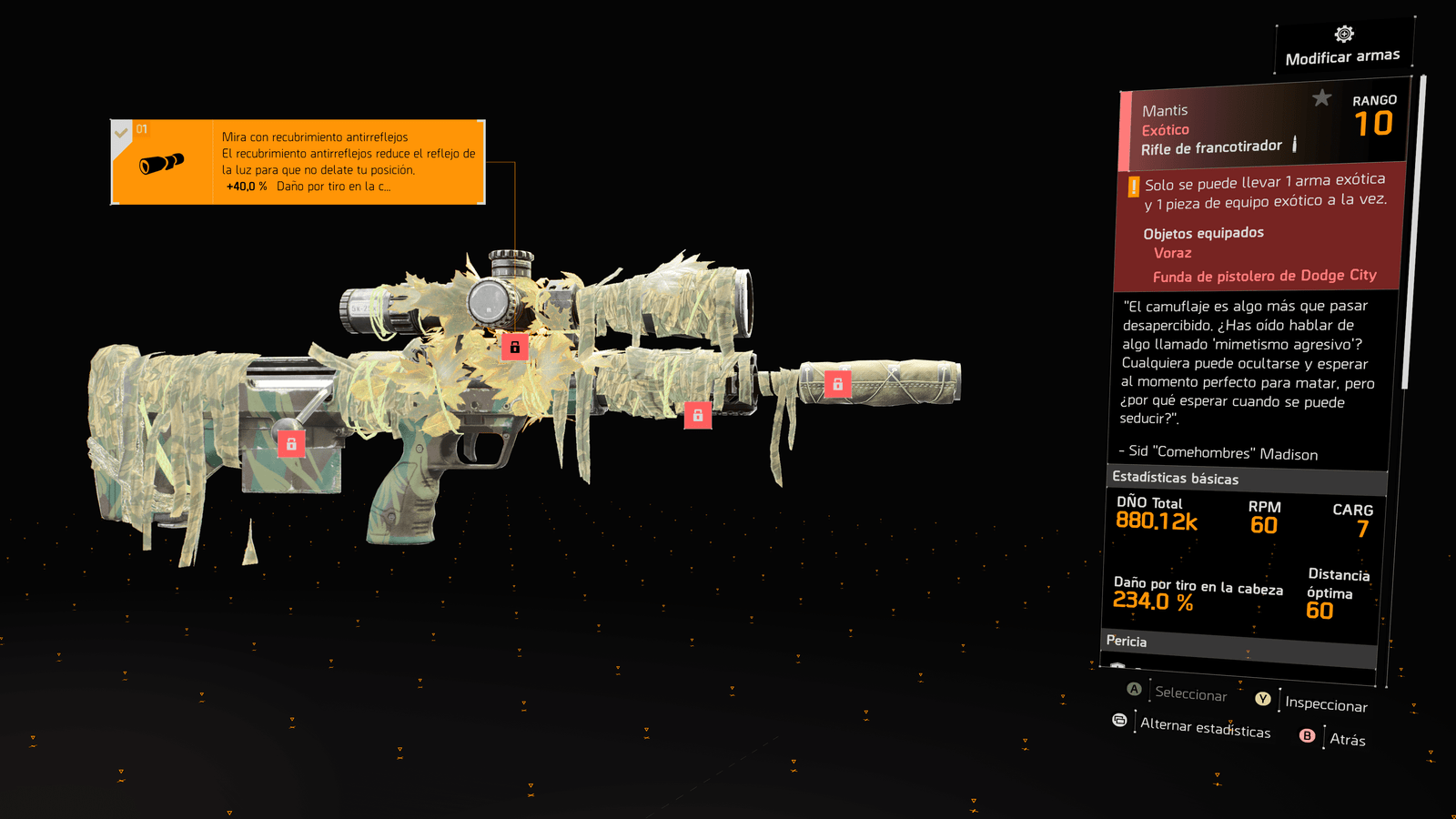Image resolution: width=1456 pixels, height=819 pixels.
Task: Open the locked muzzle mod slot
Action: click(x=837, y=384)
